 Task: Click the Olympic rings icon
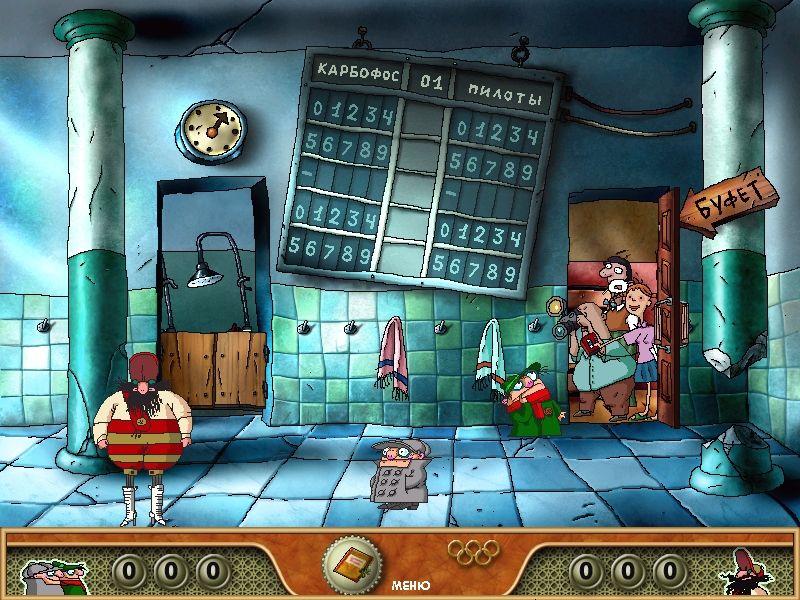pyautogui.click(x=469, y=551)
